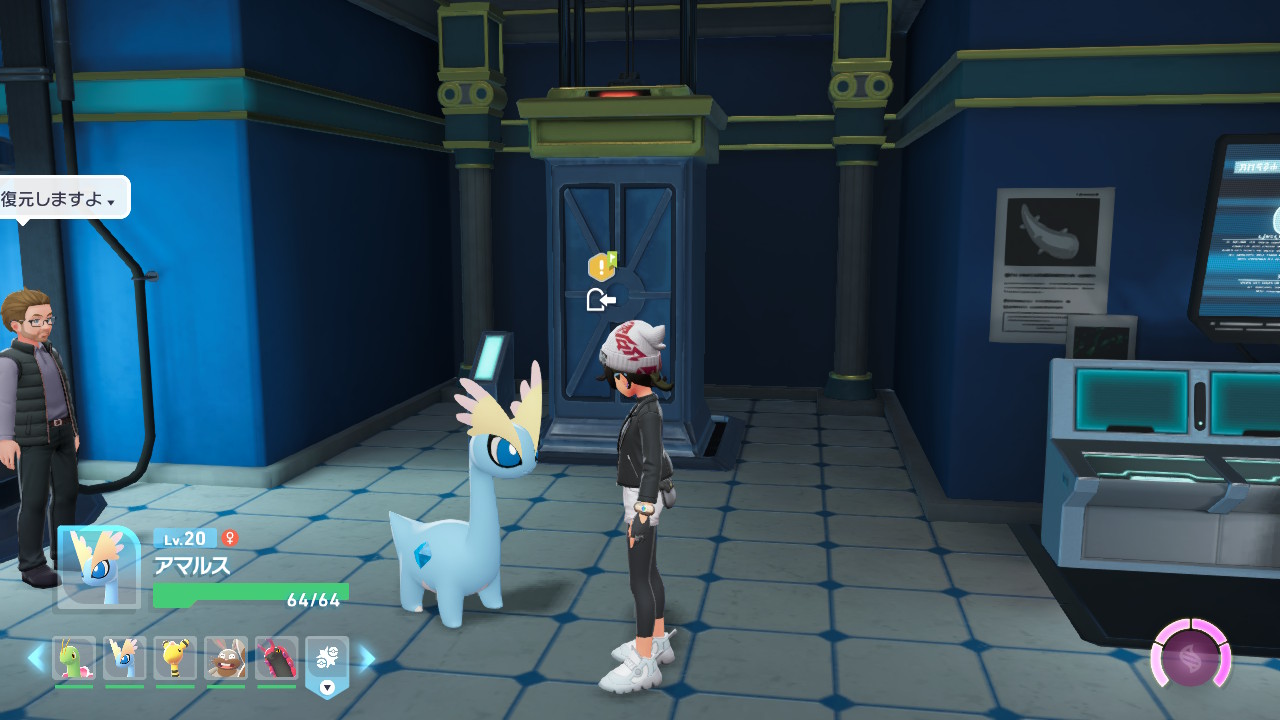Click the large active Amaura portrait
This screenshot has width=1280, height=720.
[x=97, y=567]
